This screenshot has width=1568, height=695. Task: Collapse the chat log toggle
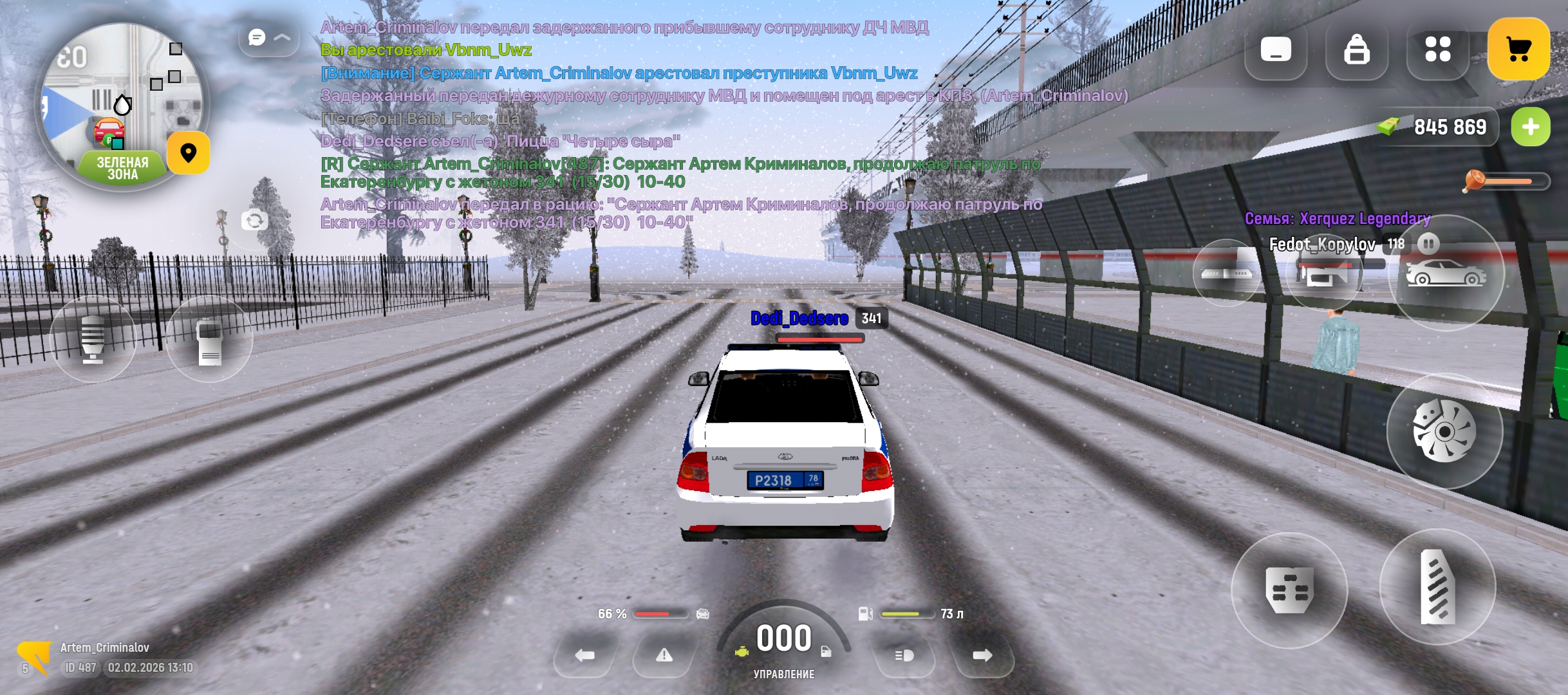269,38
